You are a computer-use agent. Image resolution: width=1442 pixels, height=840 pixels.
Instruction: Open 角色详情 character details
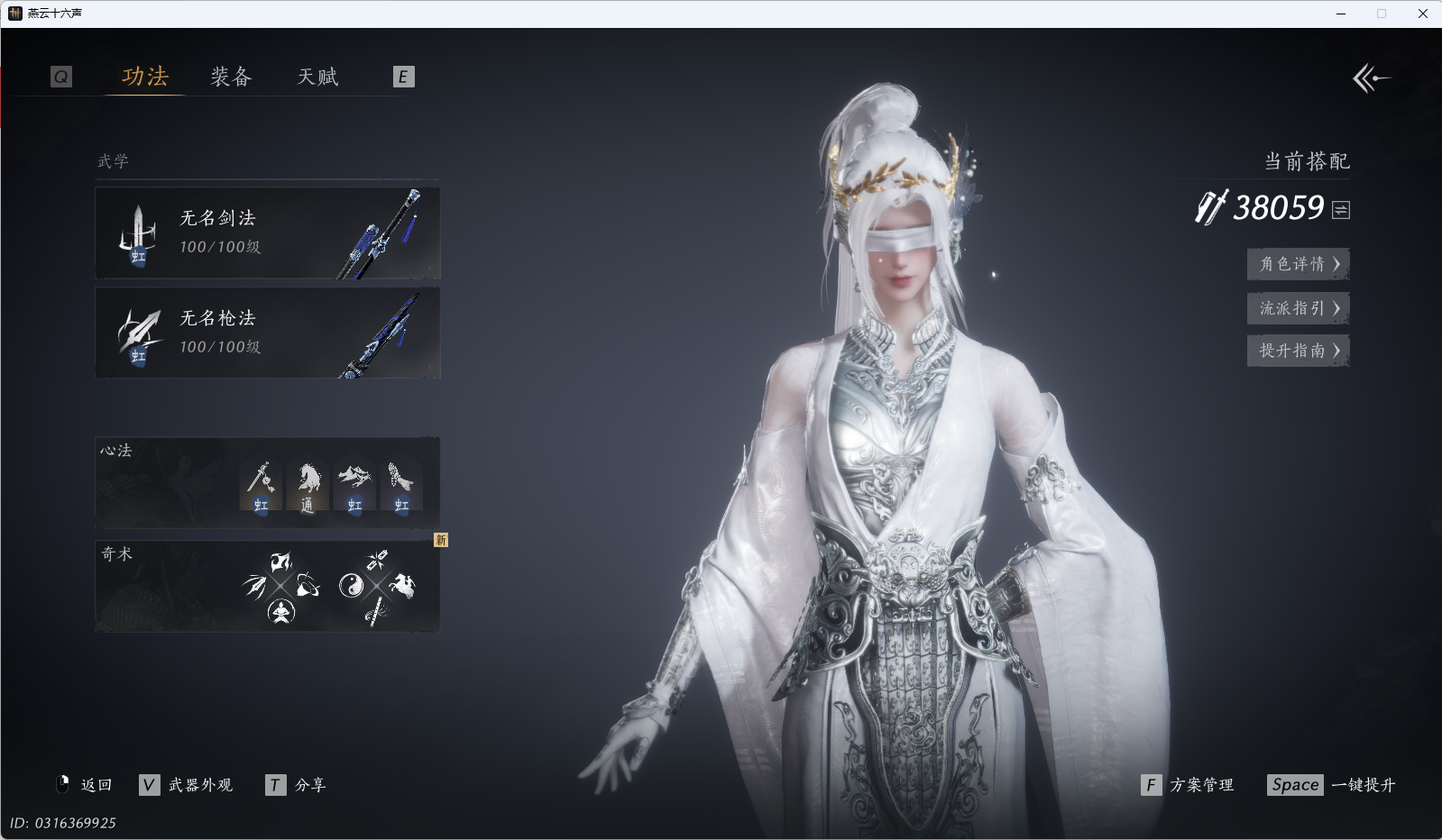(x=1298, y=264)
